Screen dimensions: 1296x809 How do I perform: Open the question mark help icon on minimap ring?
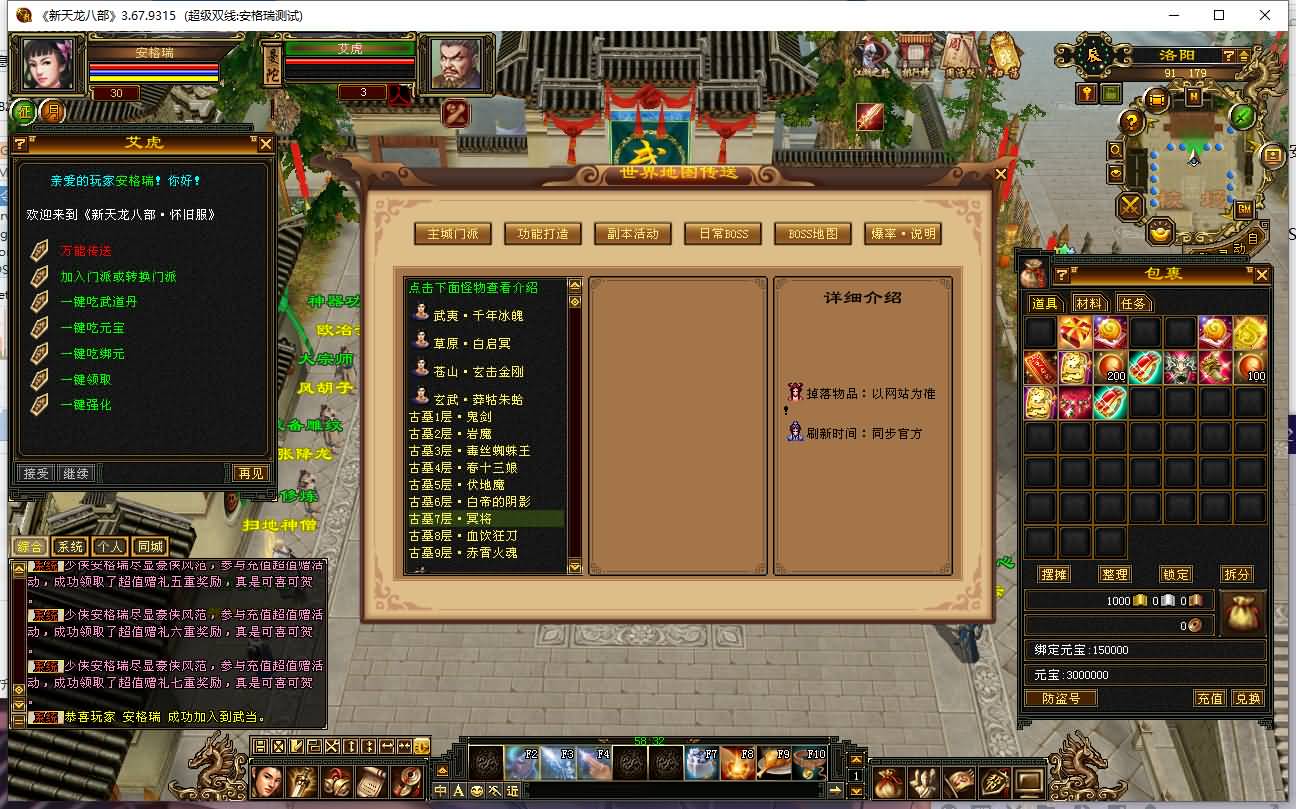tap(1131, 122)
